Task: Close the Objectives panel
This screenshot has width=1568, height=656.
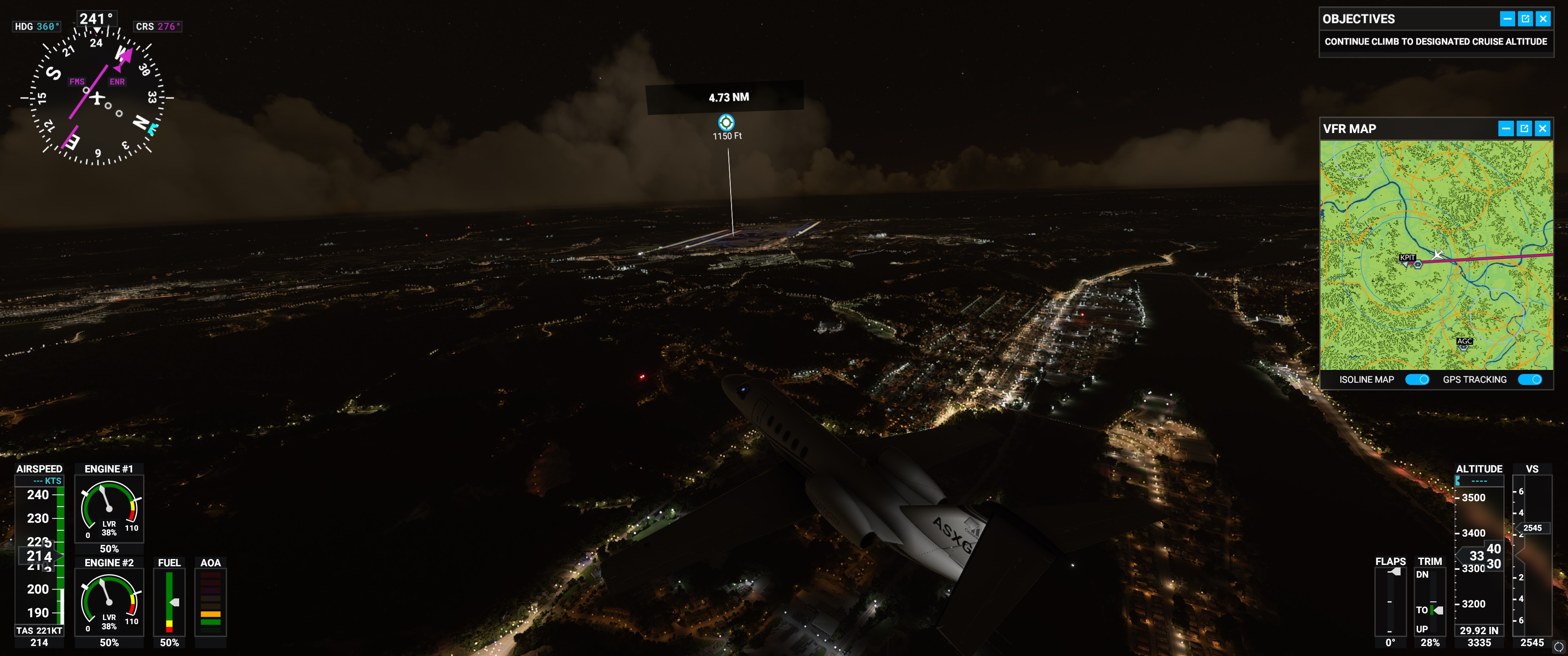Action: point(1542,19)
